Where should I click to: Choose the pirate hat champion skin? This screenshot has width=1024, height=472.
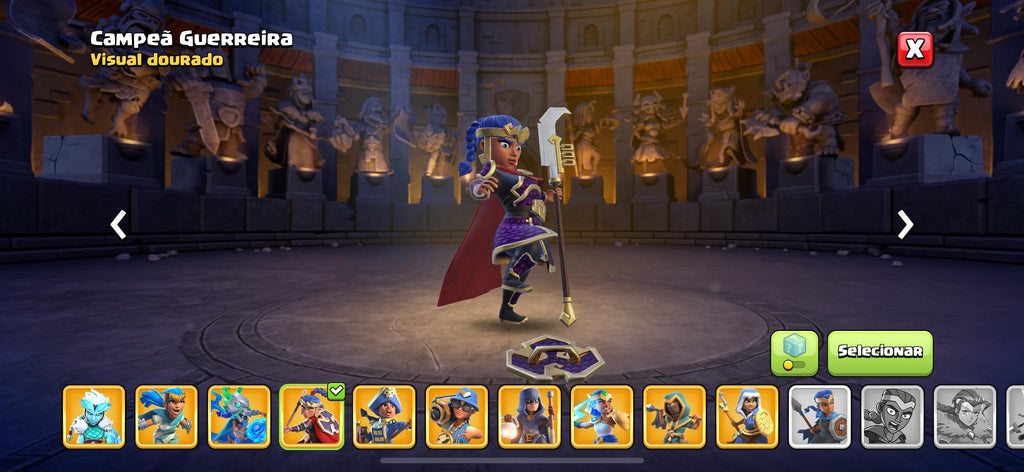pos(384,416)
